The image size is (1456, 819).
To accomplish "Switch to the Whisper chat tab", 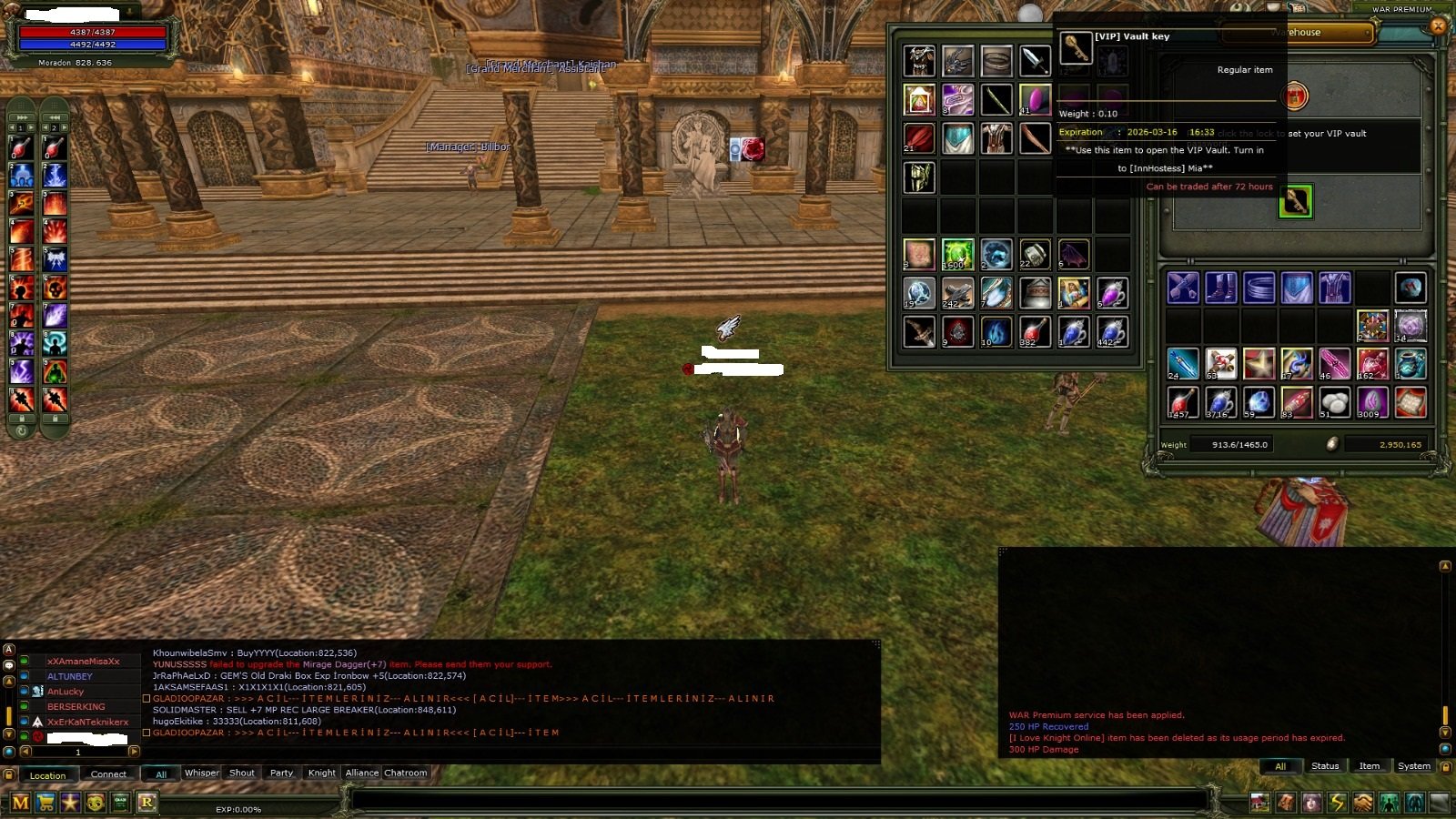I will [x=201, y=773].
